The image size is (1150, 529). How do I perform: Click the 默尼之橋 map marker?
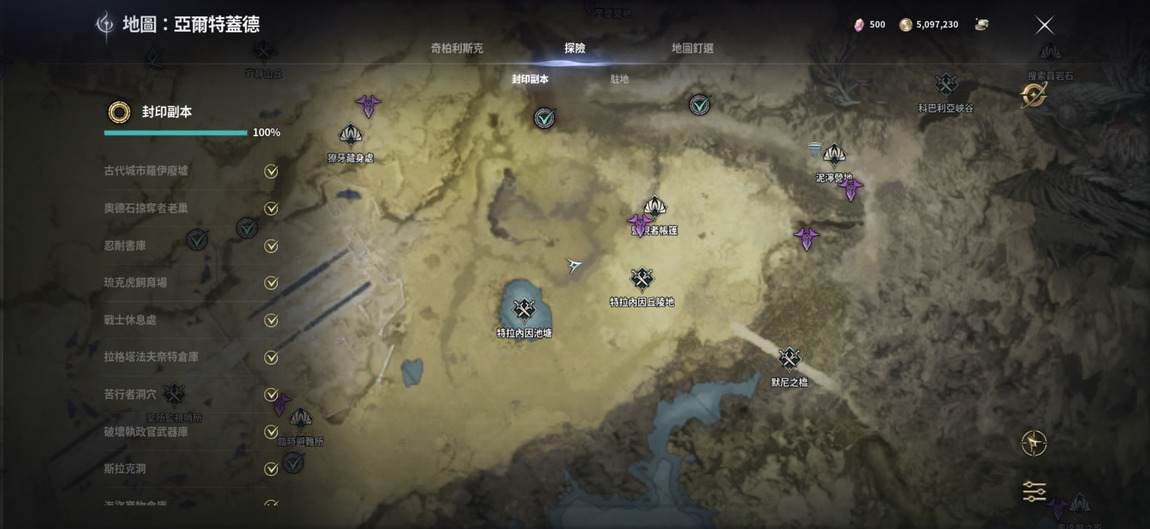[x=789, y=359]
